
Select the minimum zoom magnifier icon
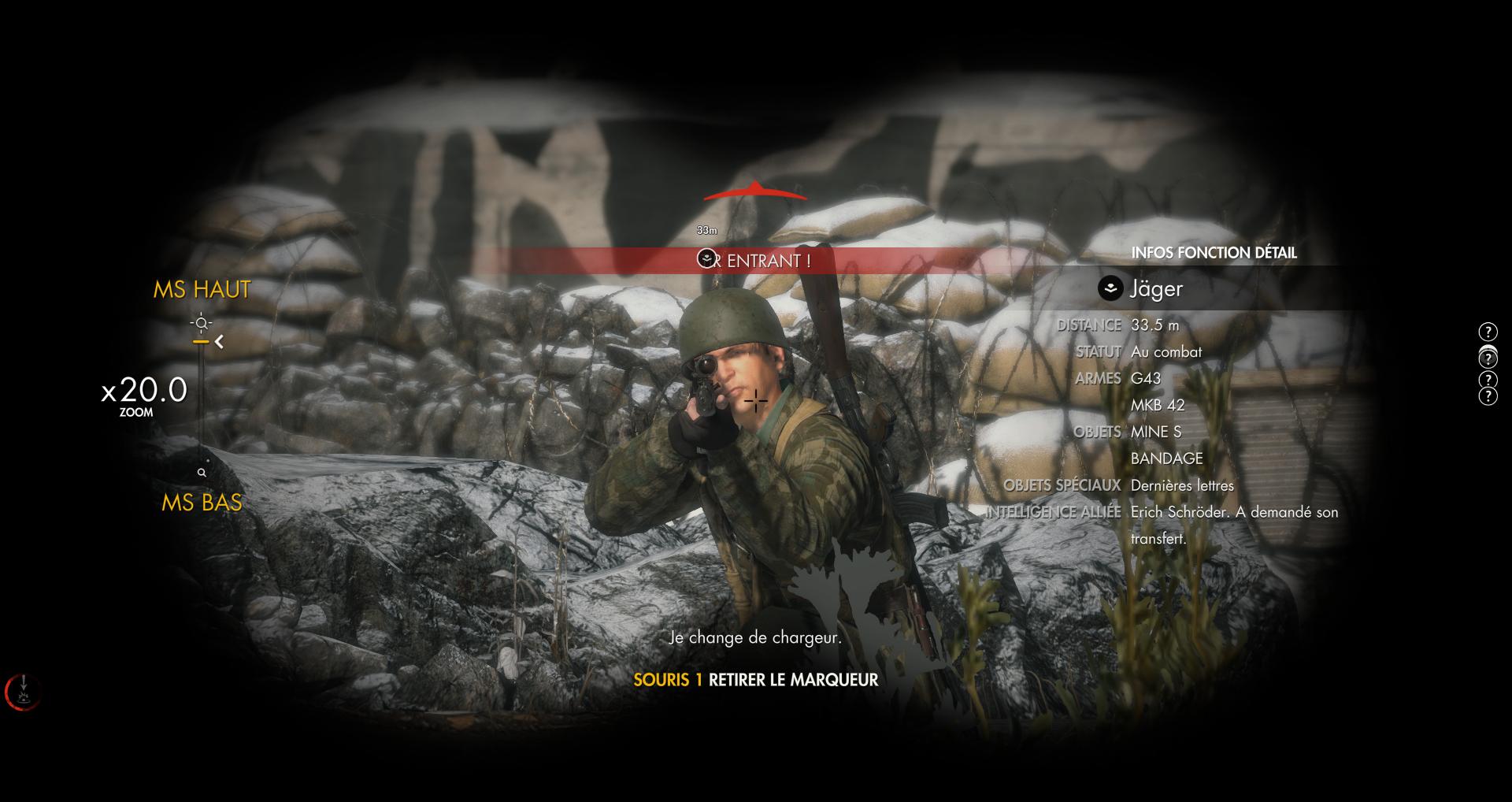pyautogui.click(x=202, y=473)
